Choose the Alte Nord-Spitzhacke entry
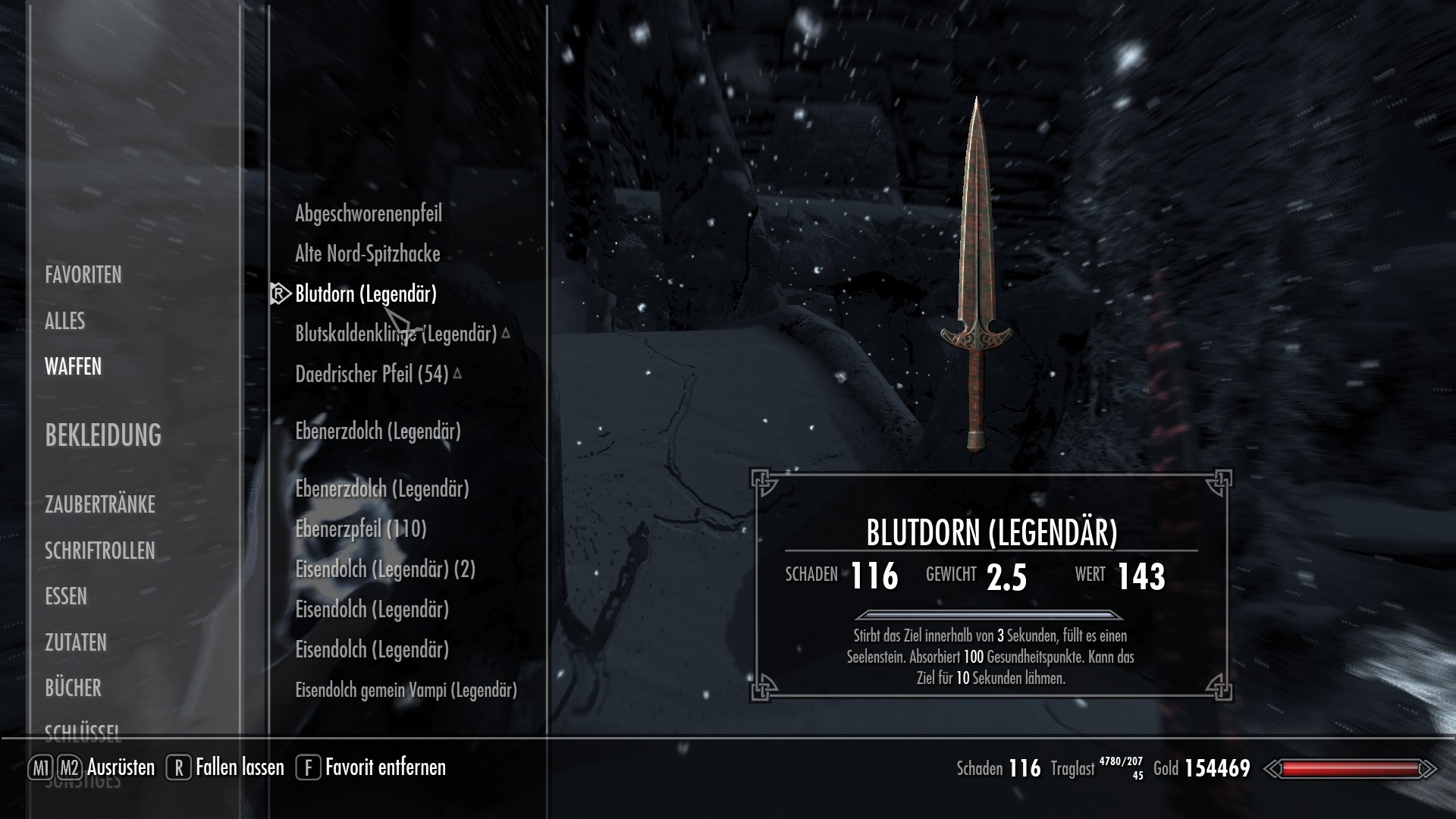The image size is (1456, 819). click(368, 254)
